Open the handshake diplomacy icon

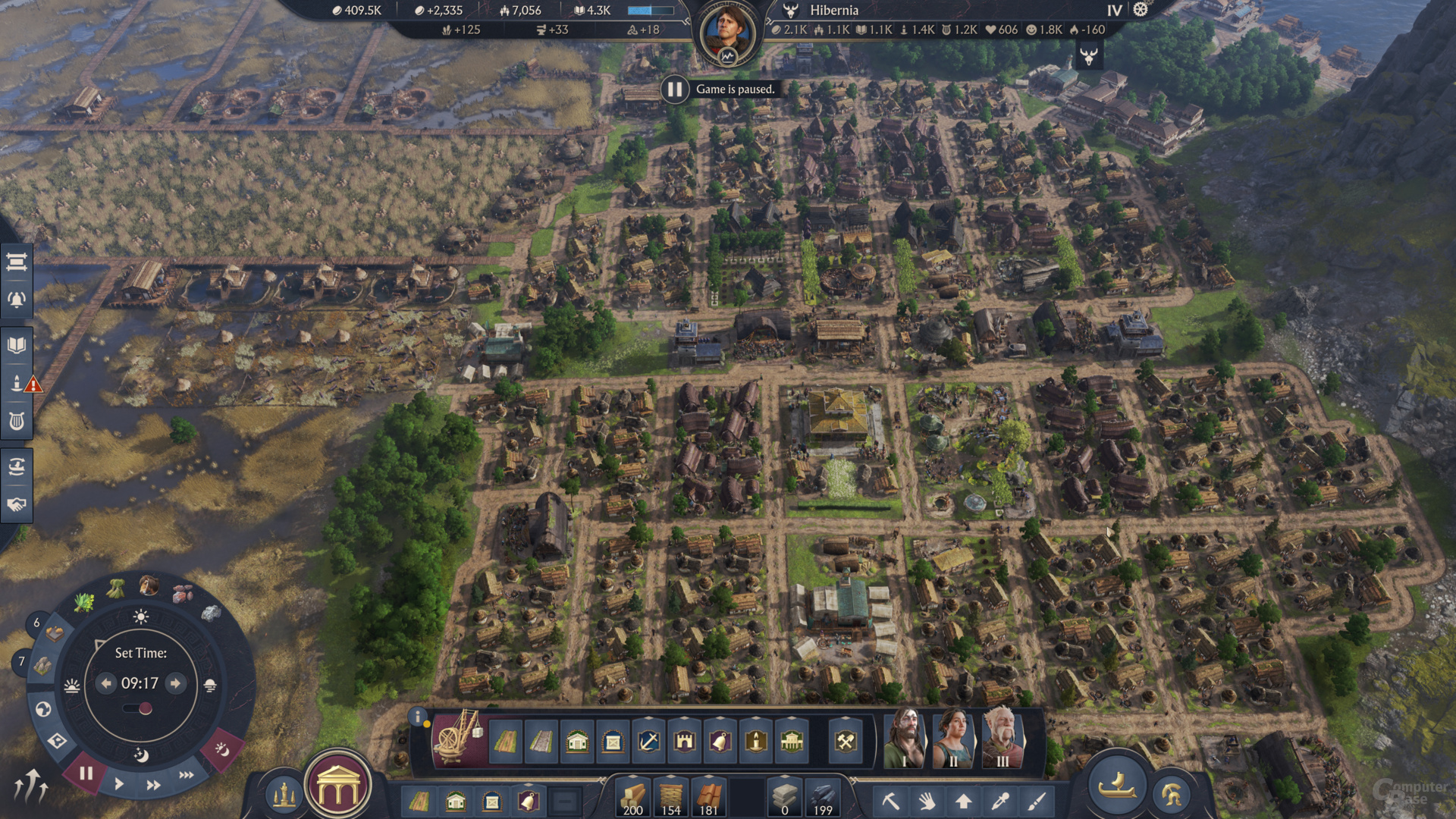pyautogui.click(x=17, y=504)
